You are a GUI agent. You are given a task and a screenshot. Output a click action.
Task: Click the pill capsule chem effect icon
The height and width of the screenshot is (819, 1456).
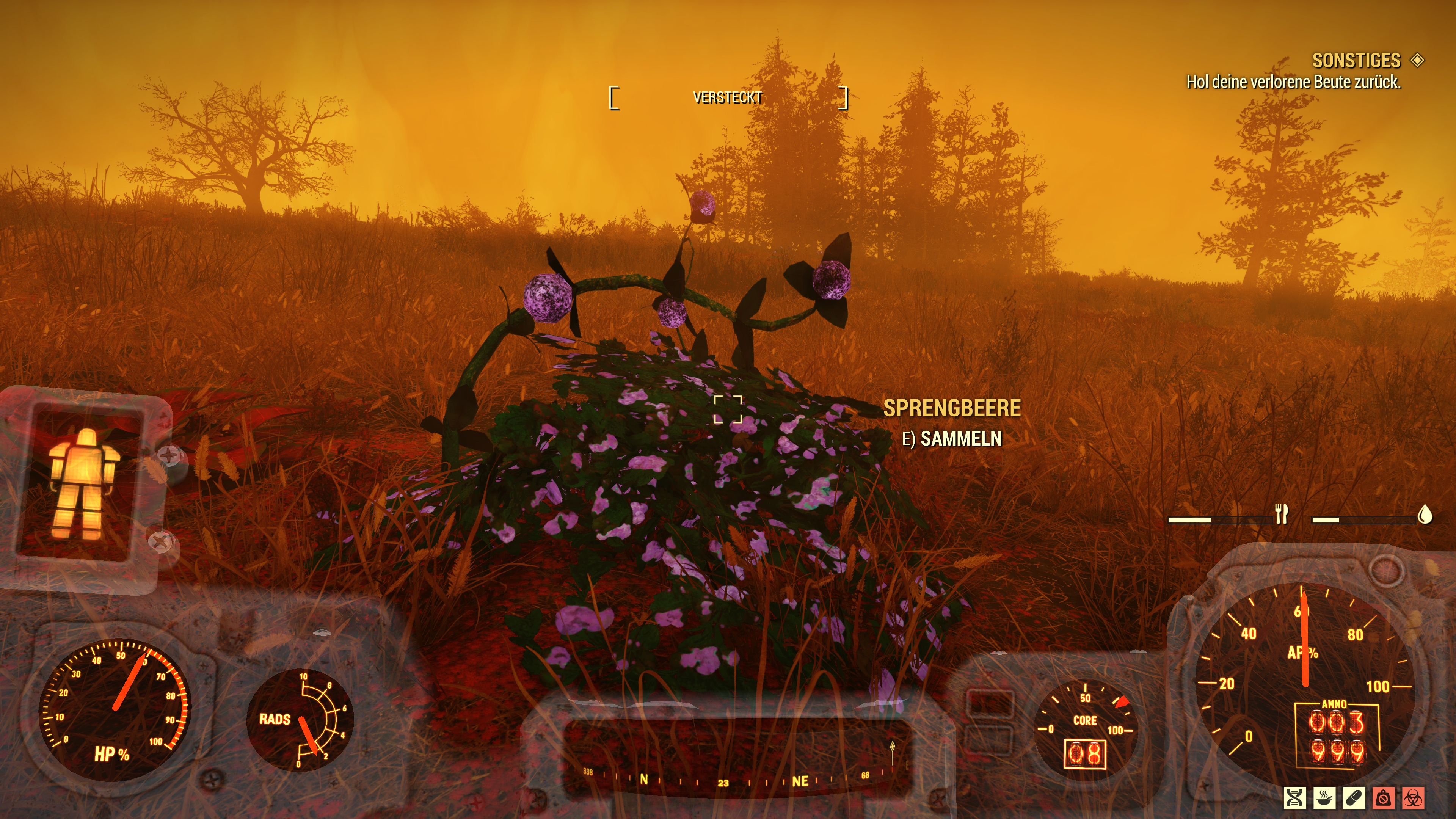tap(1354, 798)
